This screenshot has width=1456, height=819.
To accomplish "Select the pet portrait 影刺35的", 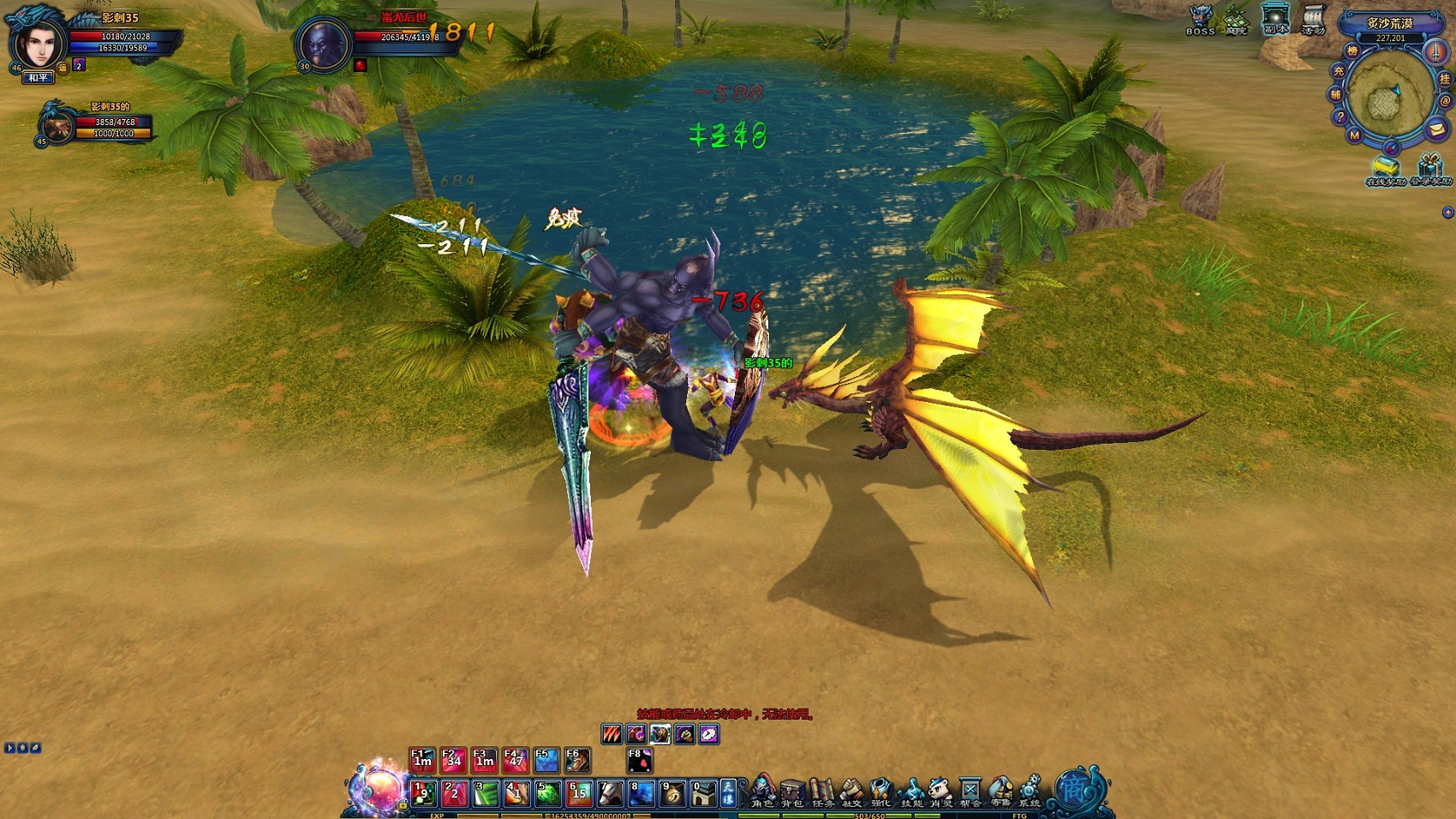I will point(57,125).
